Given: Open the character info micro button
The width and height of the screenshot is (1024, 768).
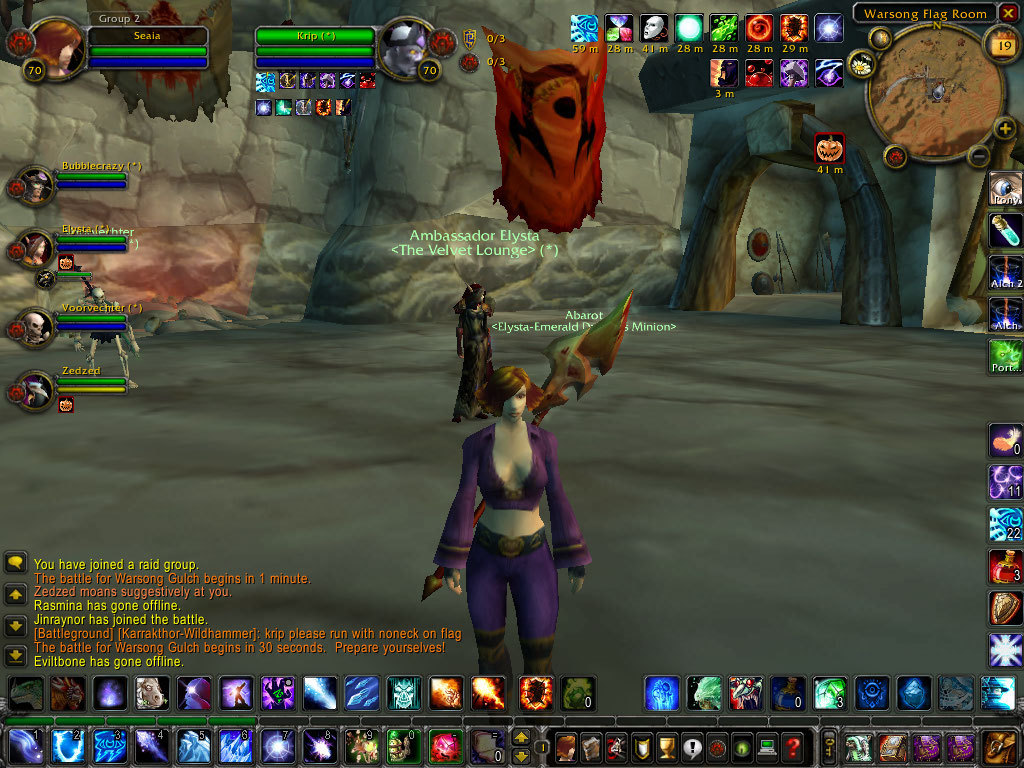Looking at the screenshot, I should click(x=565, y=747).
